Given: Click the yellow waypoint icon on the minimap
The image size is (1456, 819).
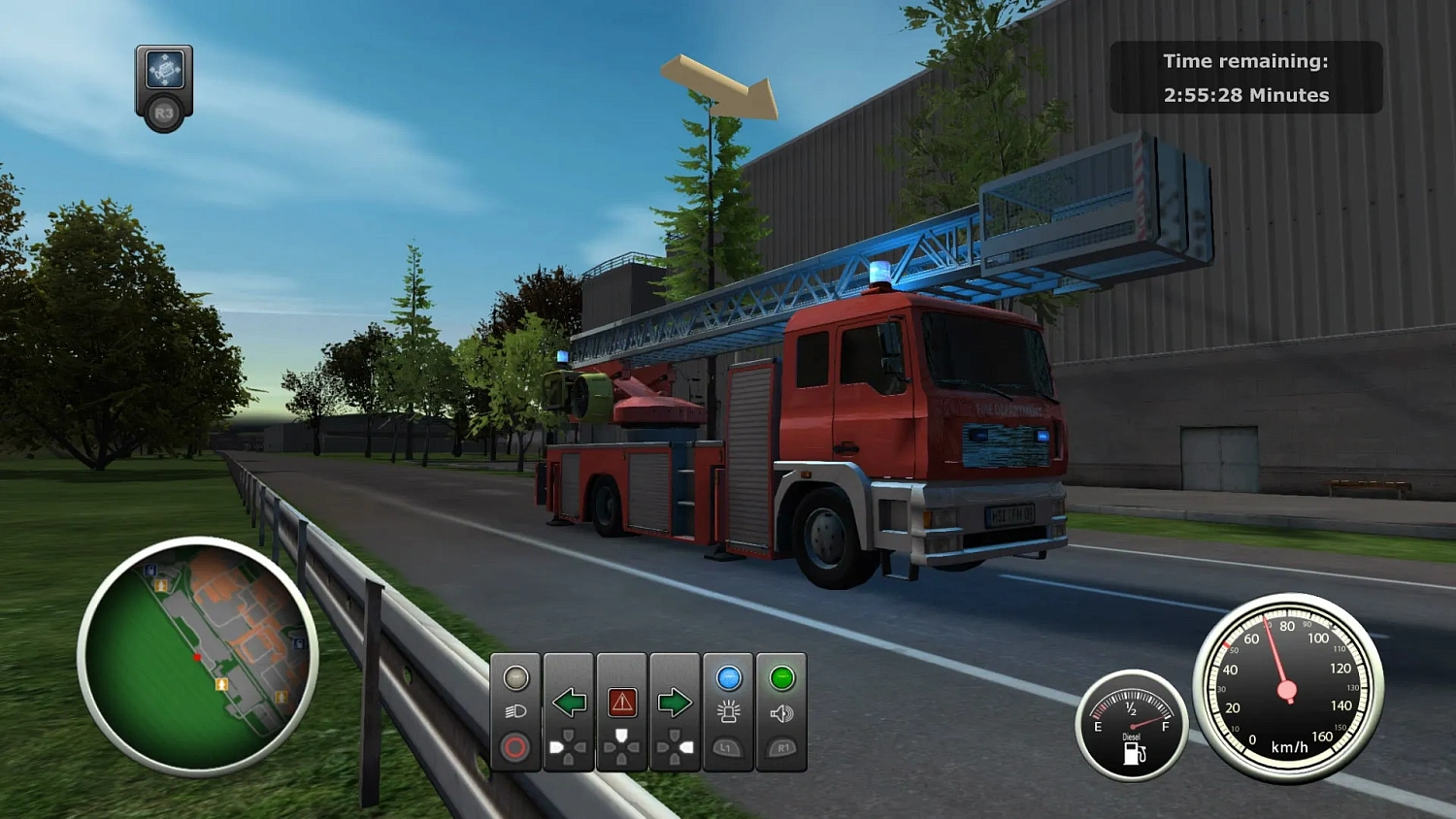Looking at the screenshot, I should click(x=222, y=685).
